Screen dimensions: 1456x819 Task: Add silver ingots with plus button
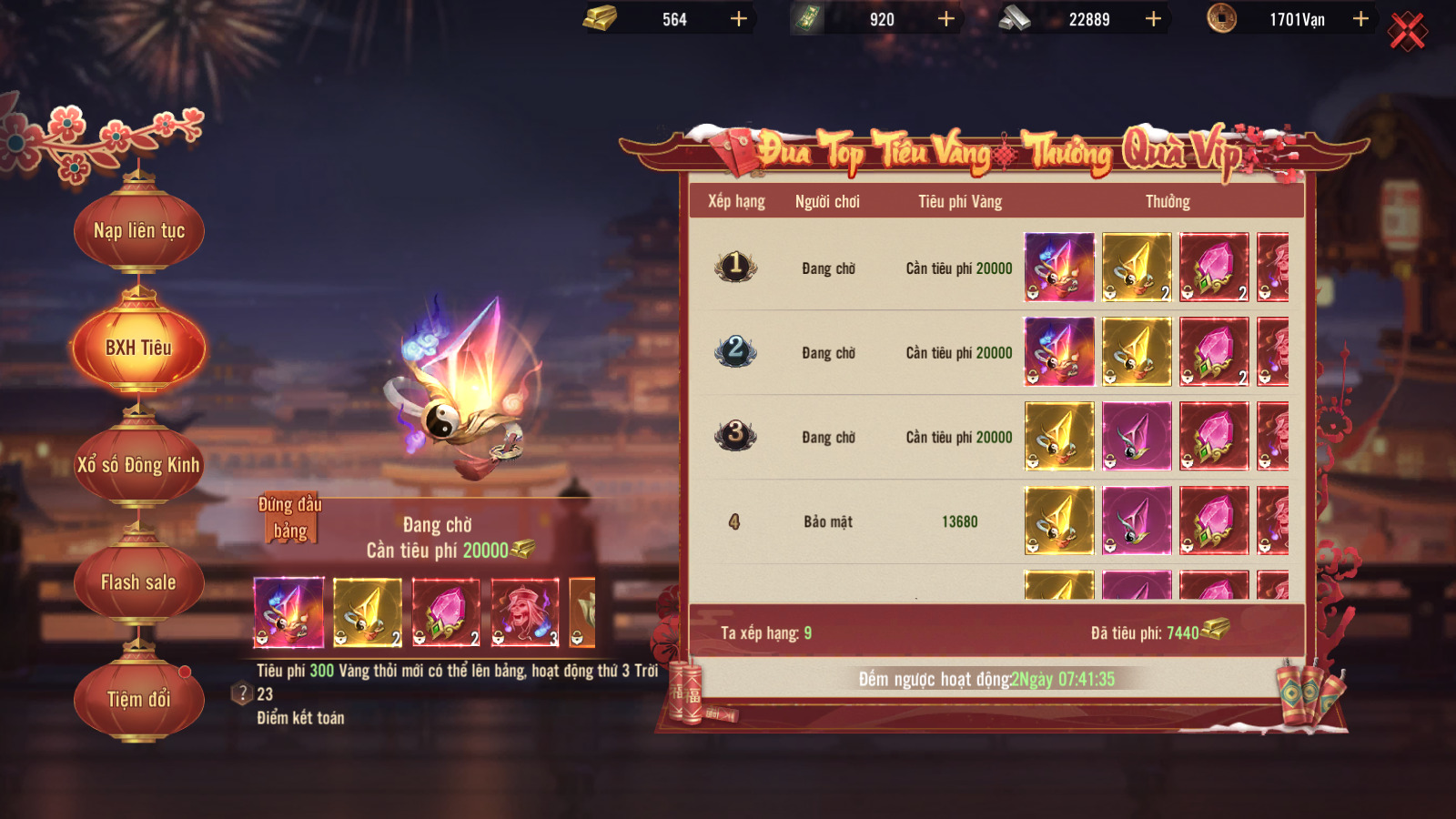[x=1153, y=19]
